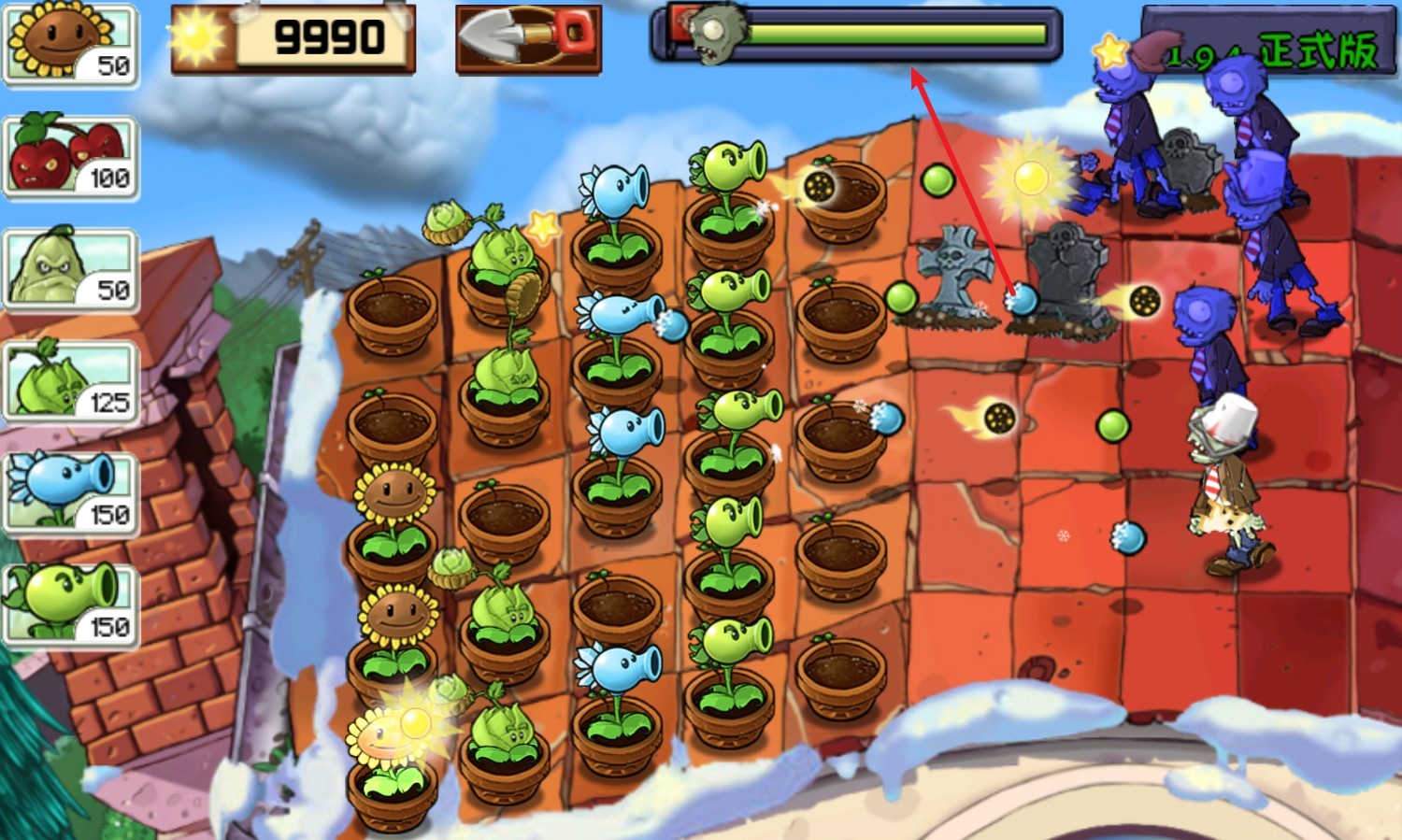
Task: Collect the falling sun near the gravestones
Action: click(1030, 176)
